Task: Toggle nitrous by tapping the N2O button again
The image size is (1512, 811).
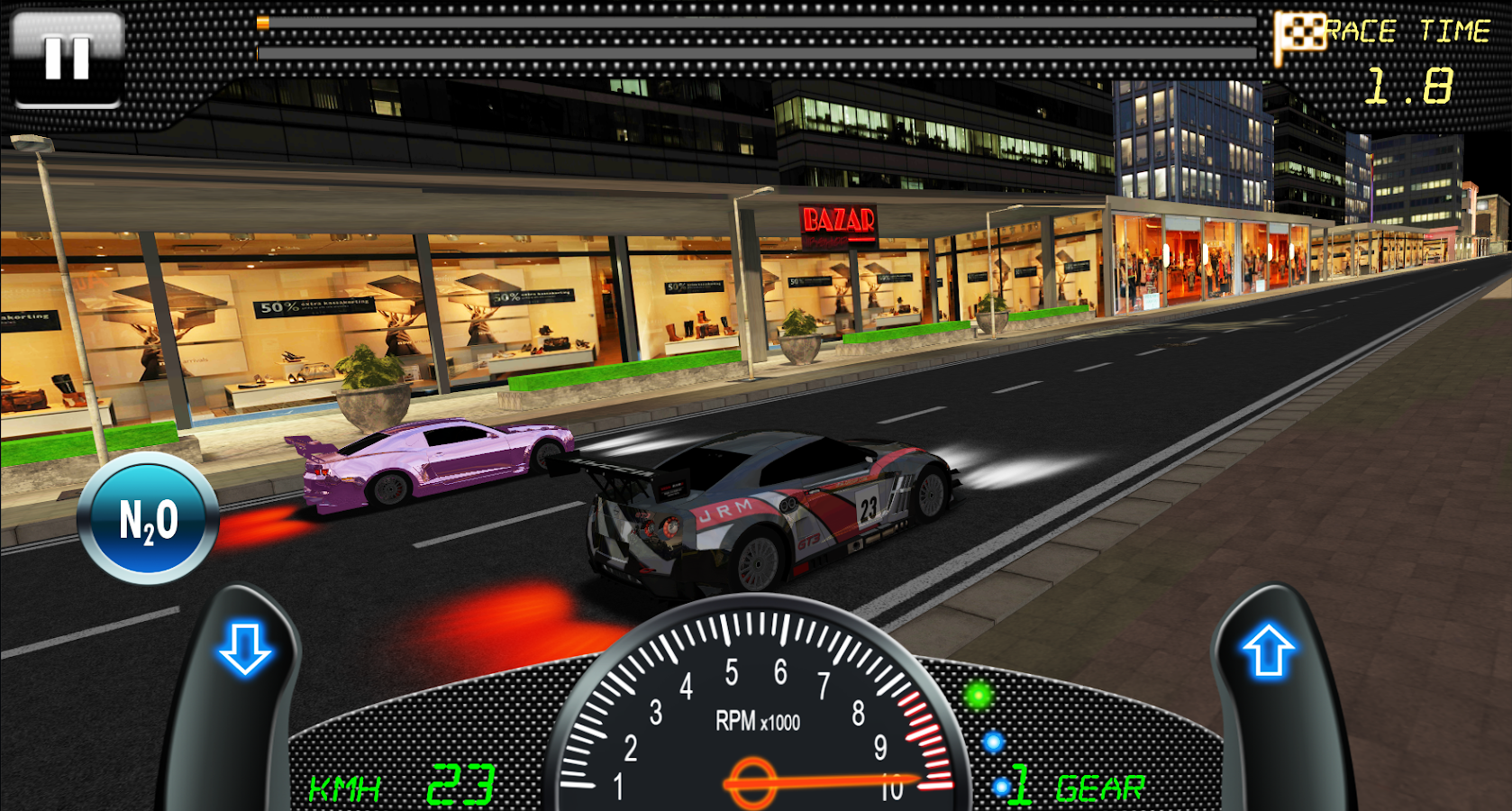Action: pyautogui.click(x=149, y=519)
